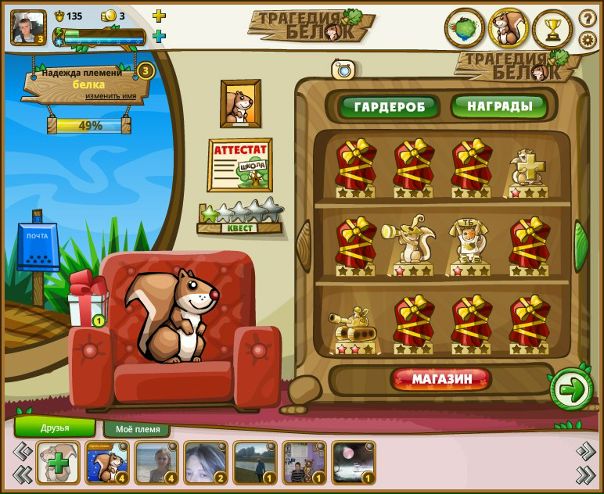604x494 pixels.
Task: Click the green arrow exit button
Action: pos(571,389)
